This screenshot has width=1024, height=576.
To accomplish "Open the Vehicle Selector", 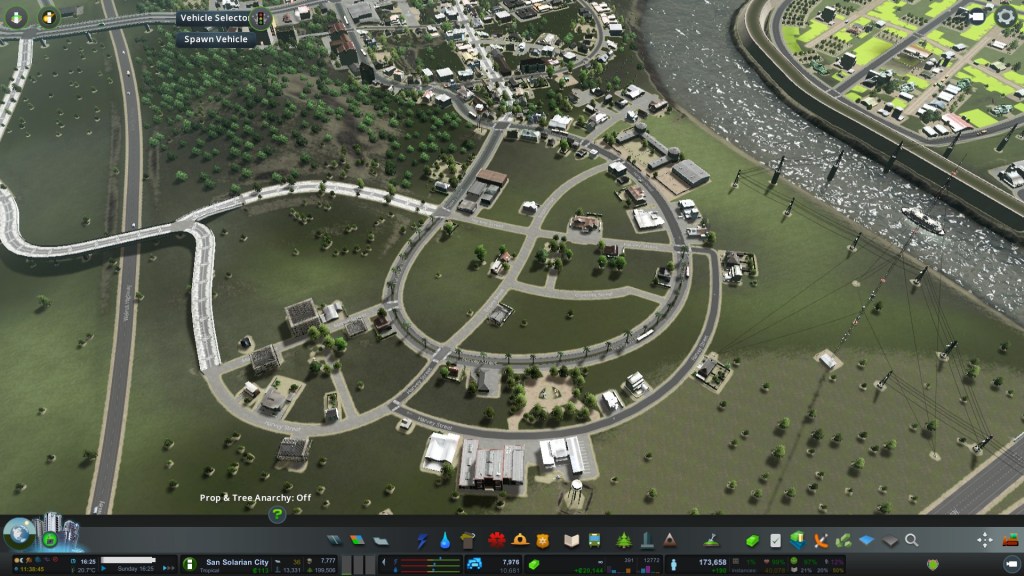I will (213, 18).
